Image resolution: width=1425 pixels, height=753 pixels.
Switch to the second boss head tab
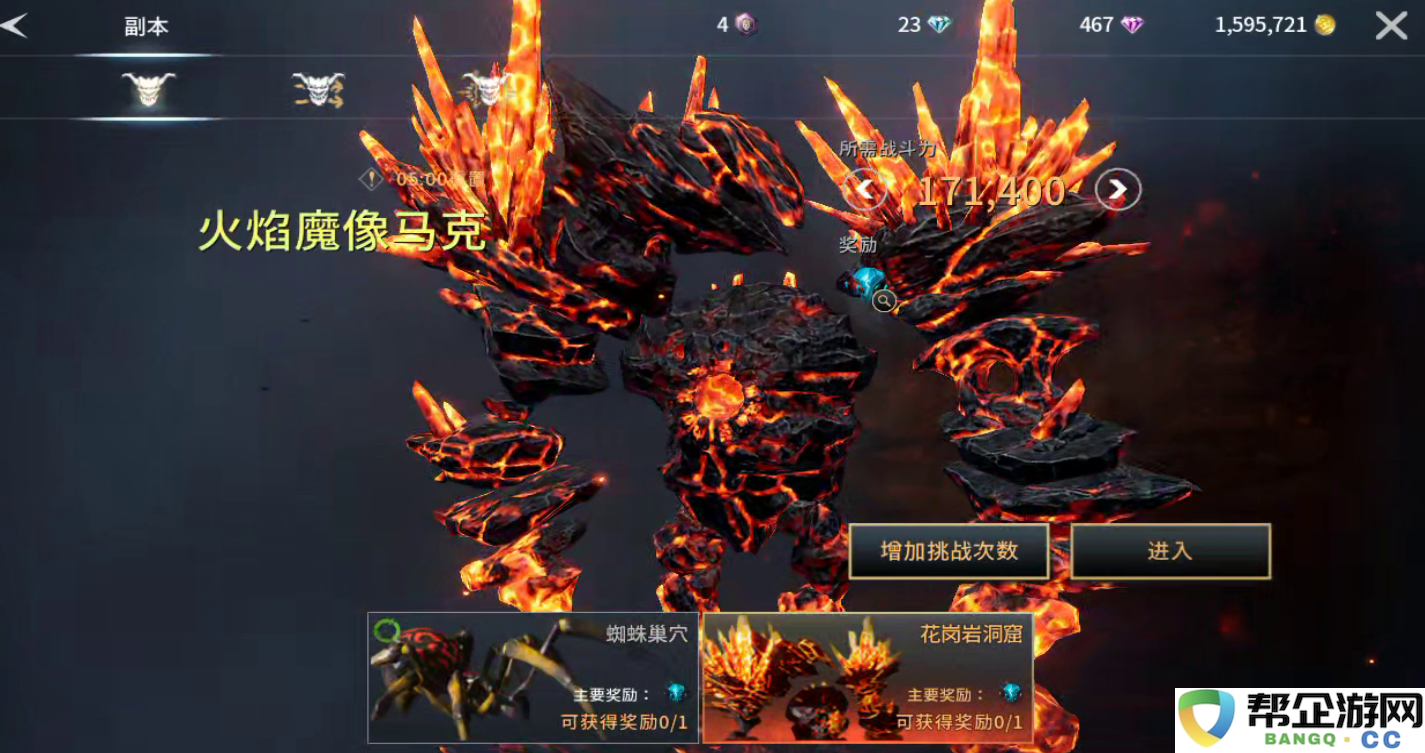tap(318, 88)
